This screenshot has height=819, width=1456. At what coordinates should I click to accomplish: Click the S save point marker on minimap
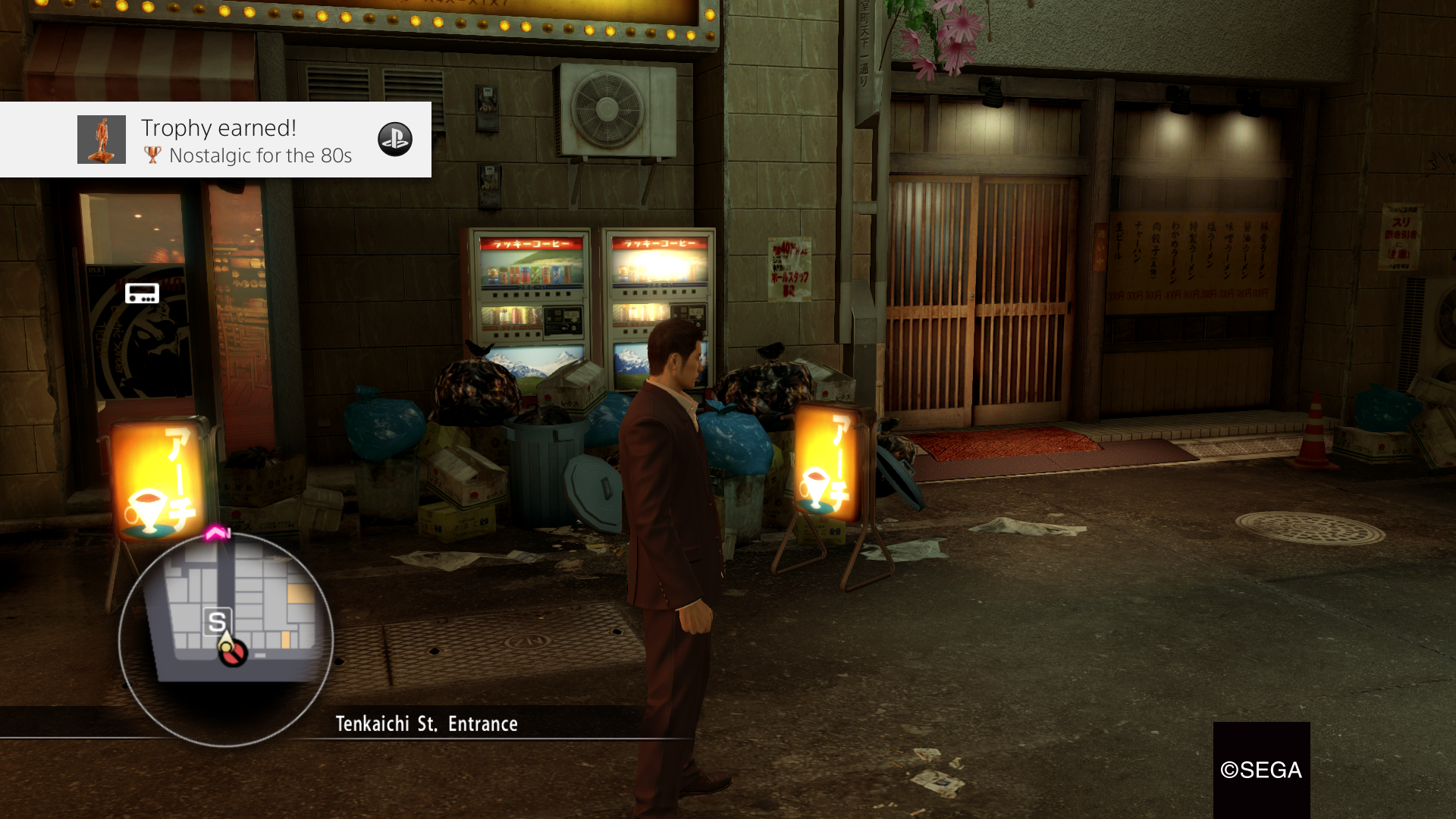(218, 620)
